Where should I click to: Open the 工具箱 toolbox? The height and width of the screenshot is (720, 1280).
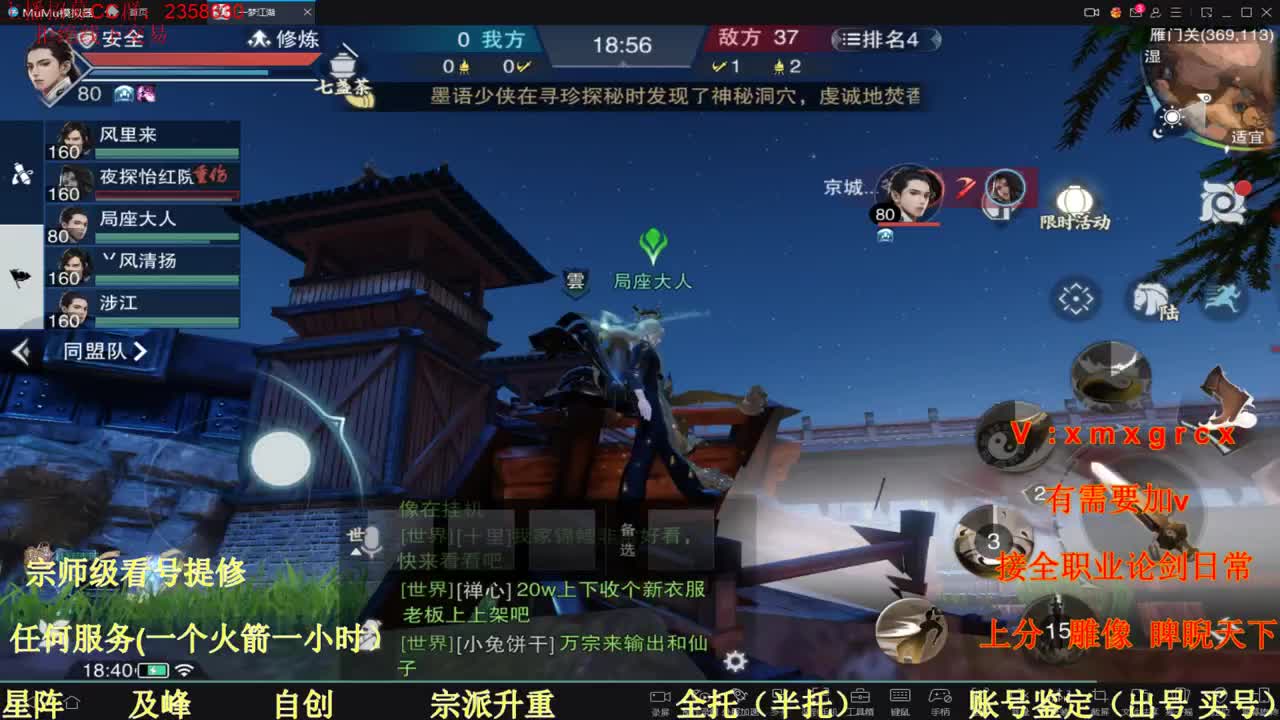click(x=862, y=697)
